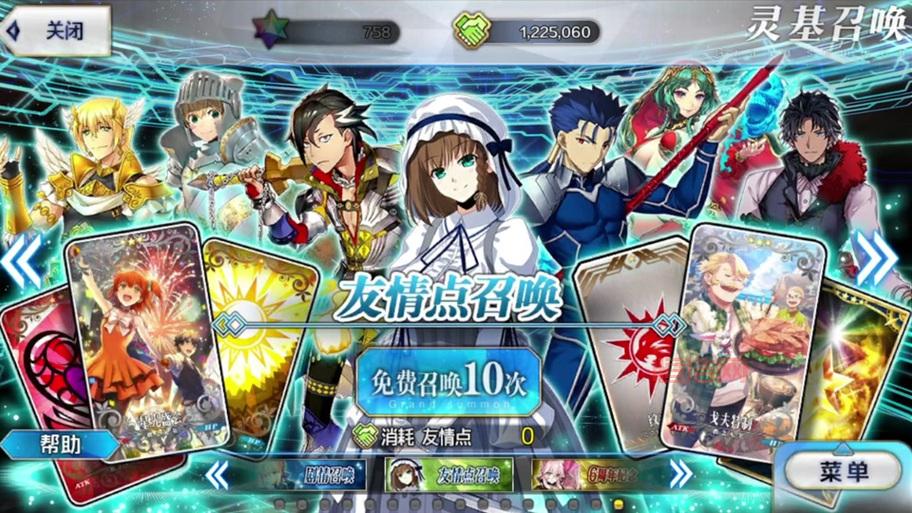Select the 6th anniversary summon banner
This screenshot has width=912, height=513.
[x=585, y=473]
